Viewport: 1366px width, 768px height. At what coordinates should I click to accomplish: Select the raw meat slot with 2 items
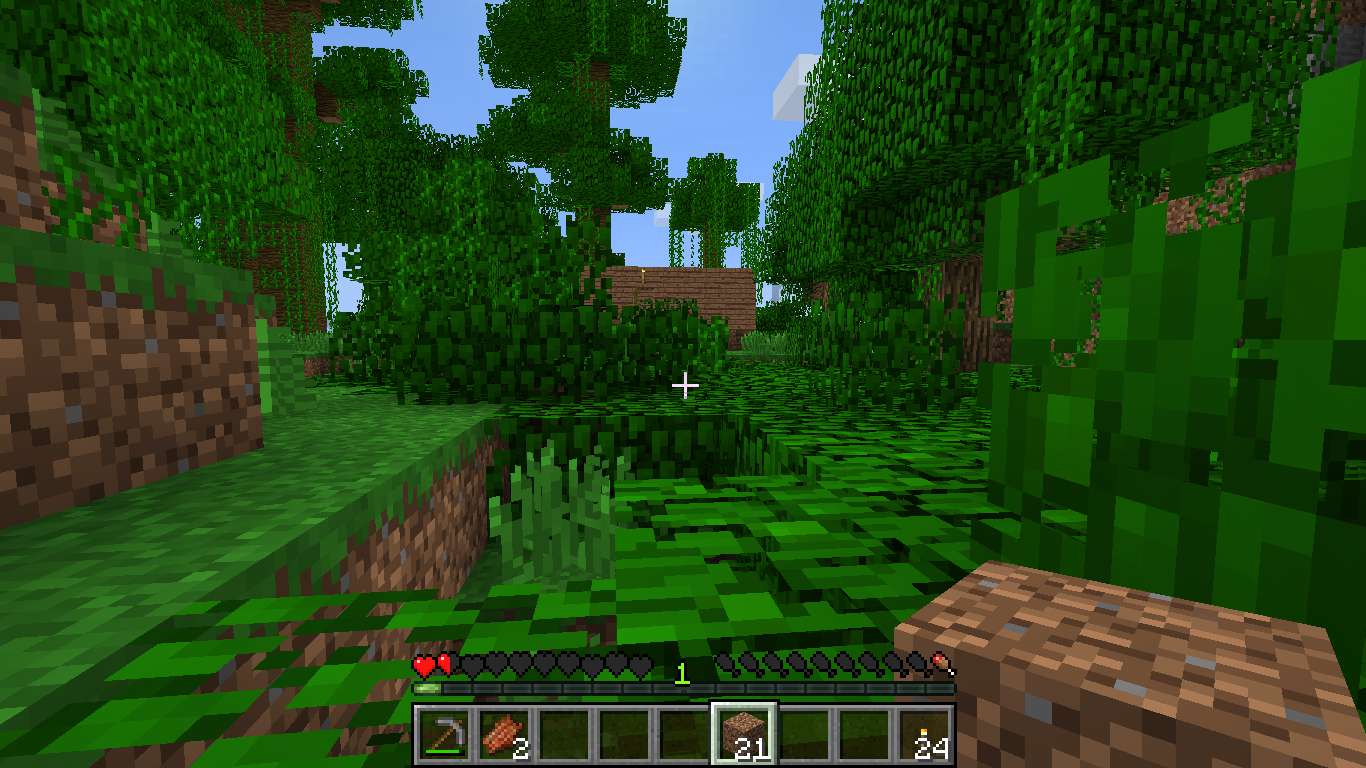(x=504, y=735)
